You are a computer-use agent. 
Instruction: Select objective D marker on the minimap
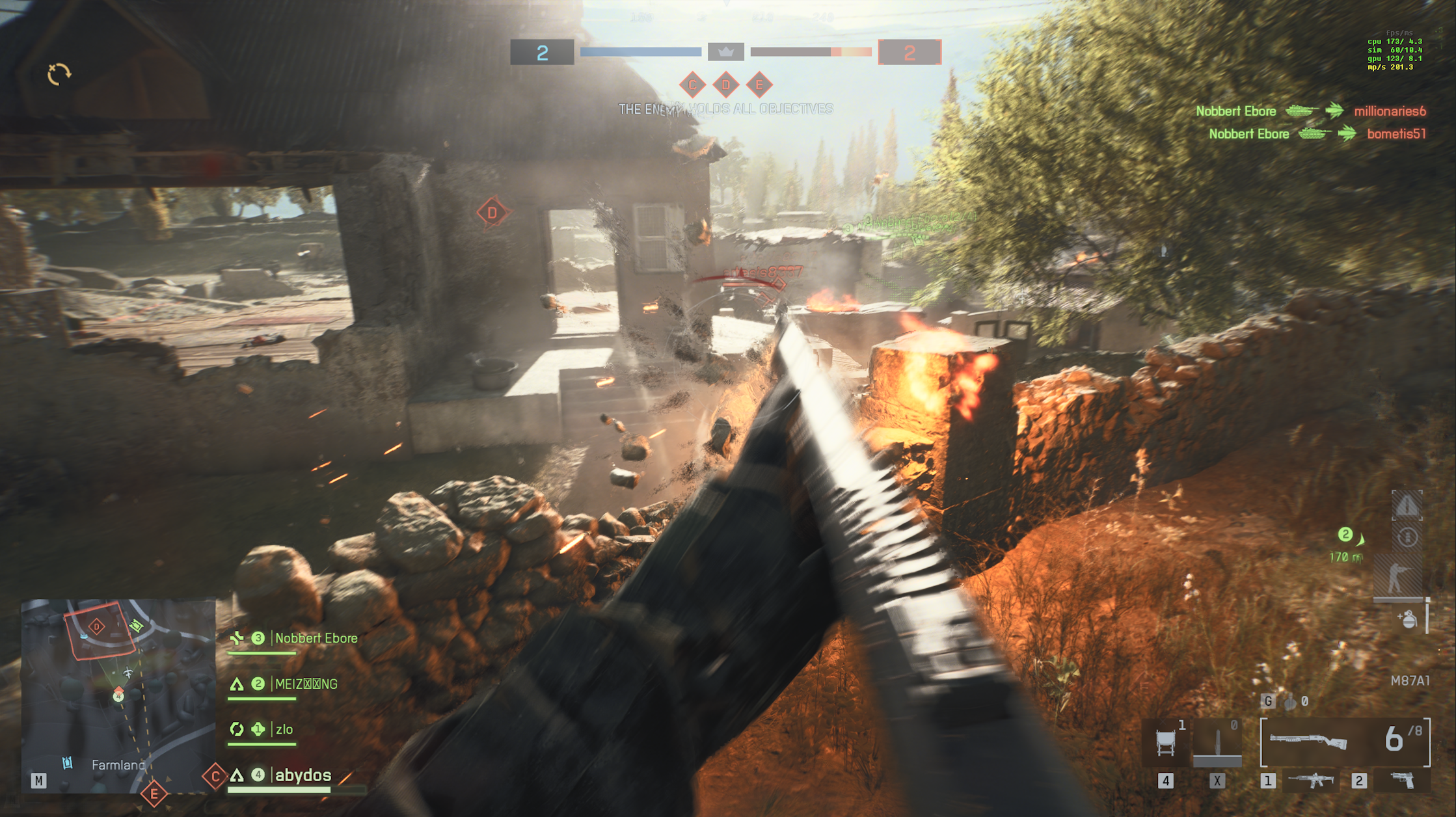pos(97,626)
